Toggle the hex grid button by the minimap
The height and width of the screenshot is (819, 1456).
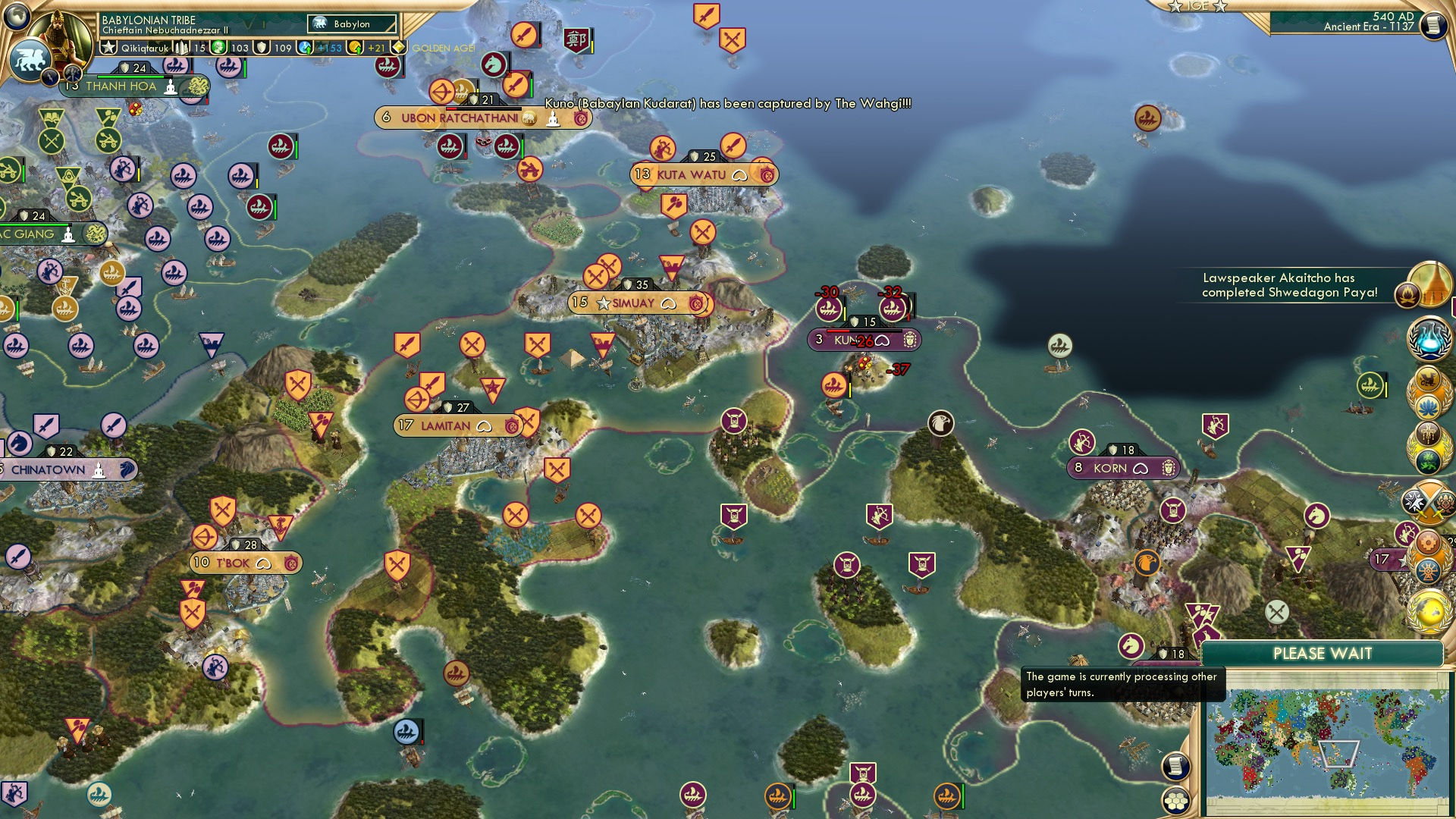1175,801
